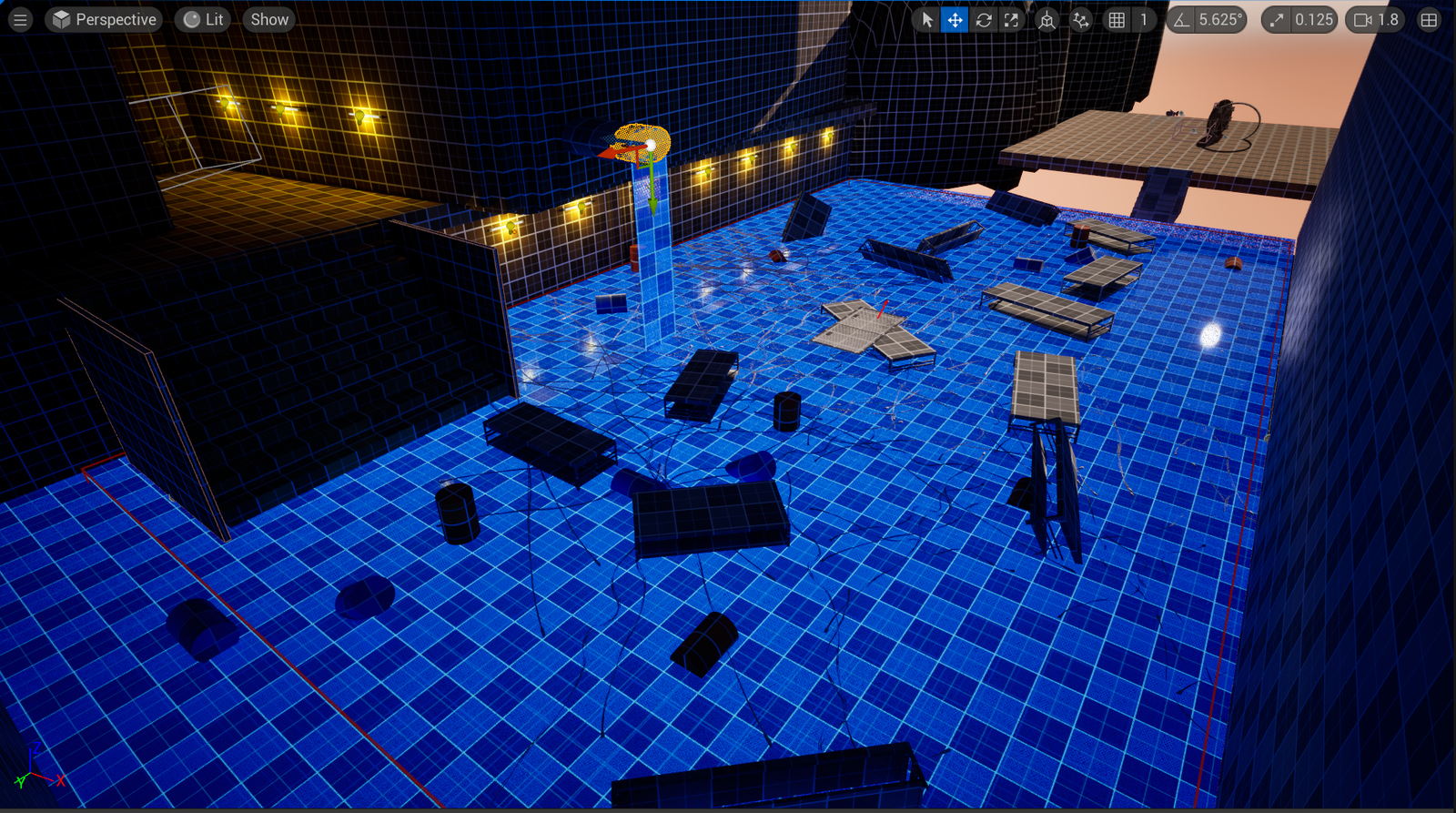Select the object selection arrow tool

928,19
